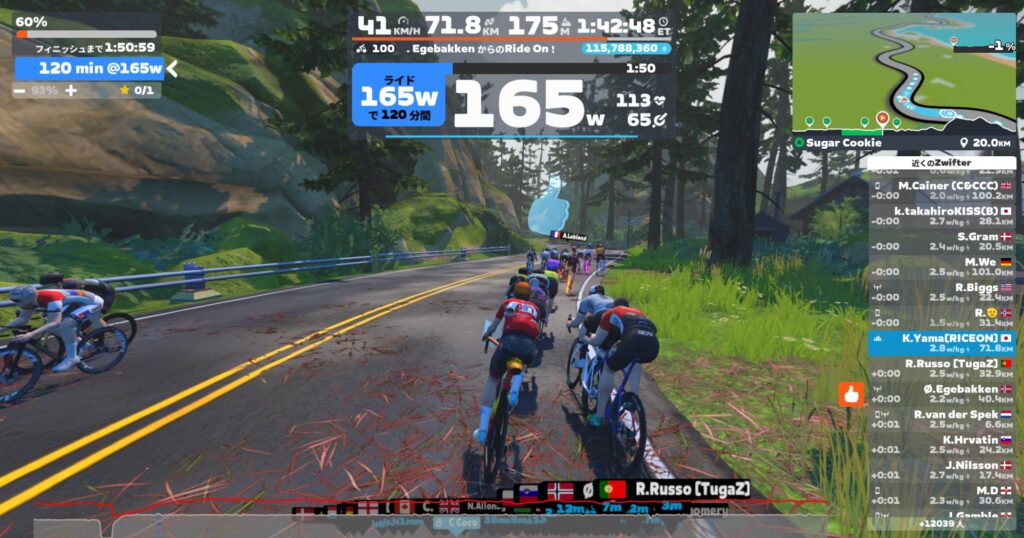Collapse the workout panel with the arrow
The width and height of the screenshot is (1024, 538).
[x=172, y=68]
